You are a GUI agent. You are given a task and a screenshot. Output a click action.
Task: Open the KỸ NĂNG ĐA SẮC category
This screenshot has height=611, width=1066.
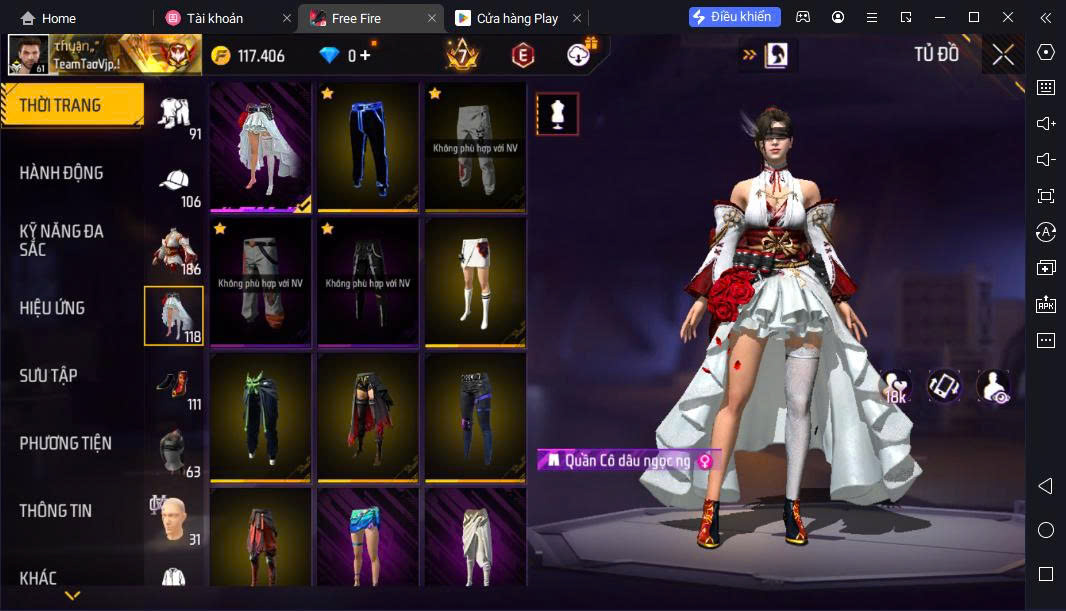tap(62, 240)
